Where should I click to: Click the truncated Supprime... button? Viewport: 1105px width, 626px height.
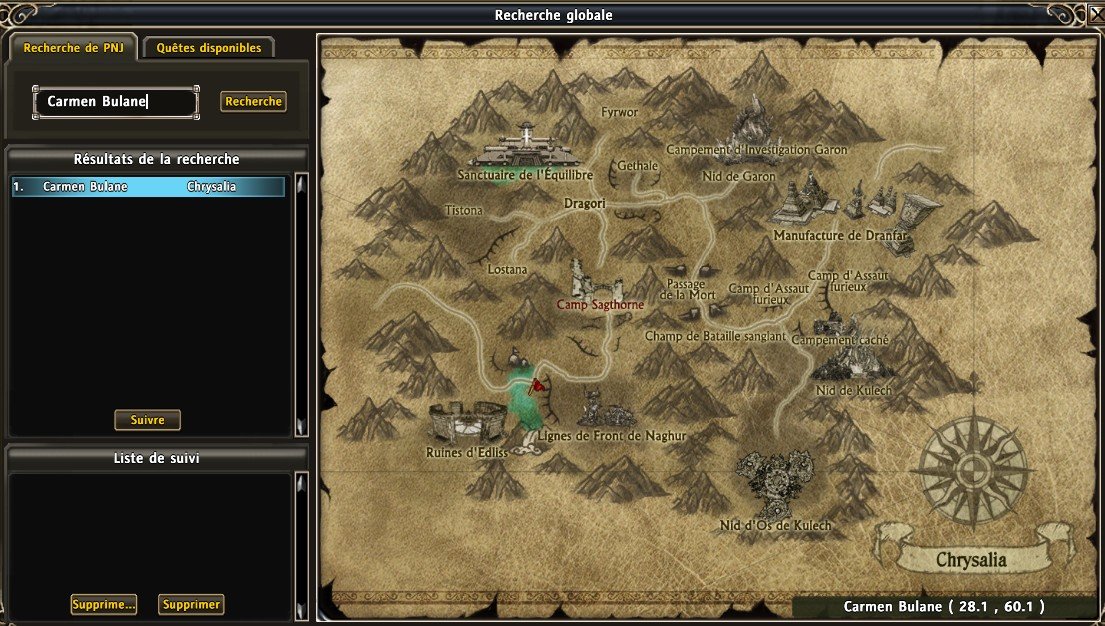[x=103, y=604]
